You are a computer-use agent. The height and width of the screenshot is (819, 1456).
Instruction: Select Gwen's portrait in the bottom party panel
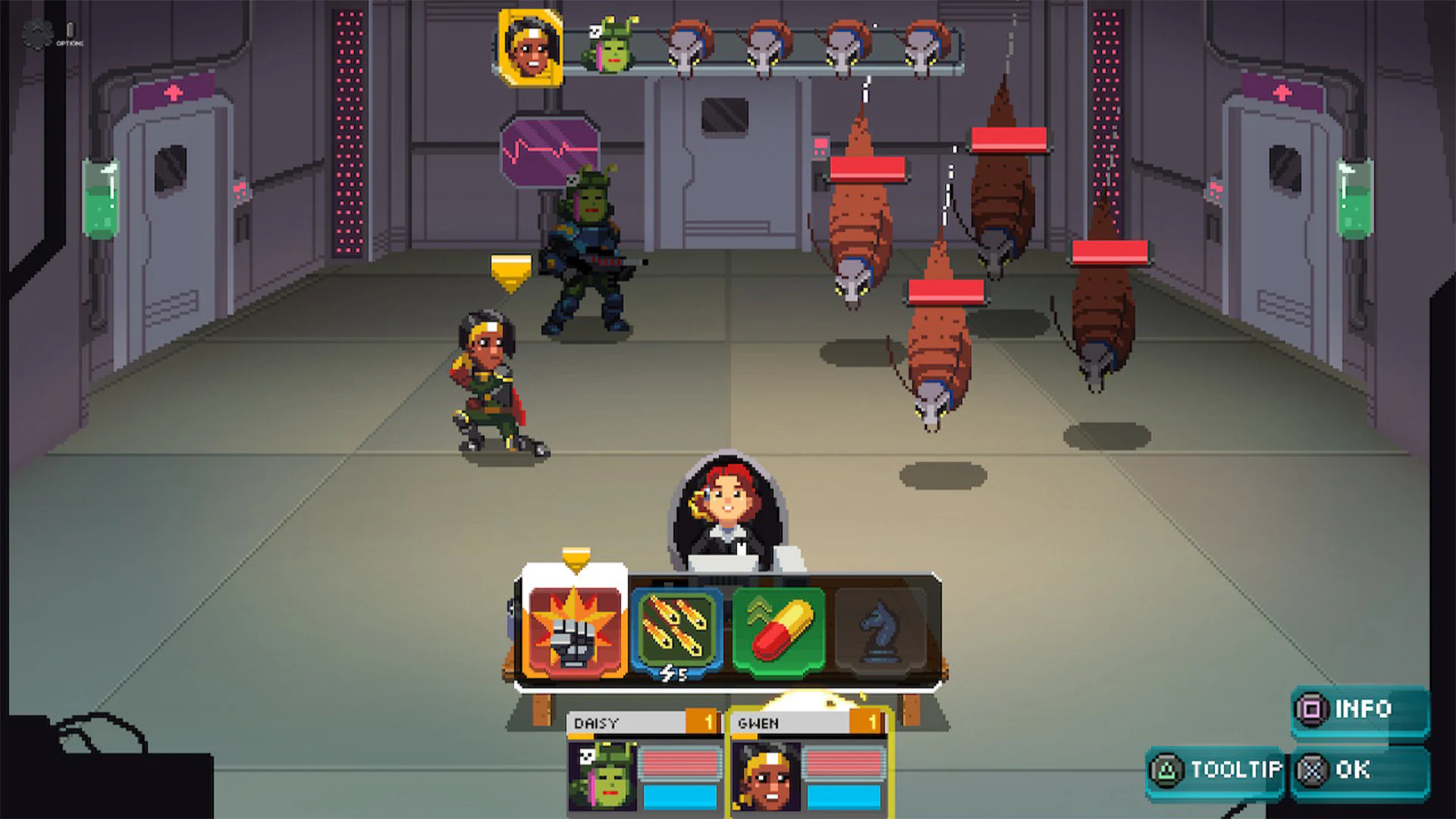pyautogui.click(x=765, y=777)
